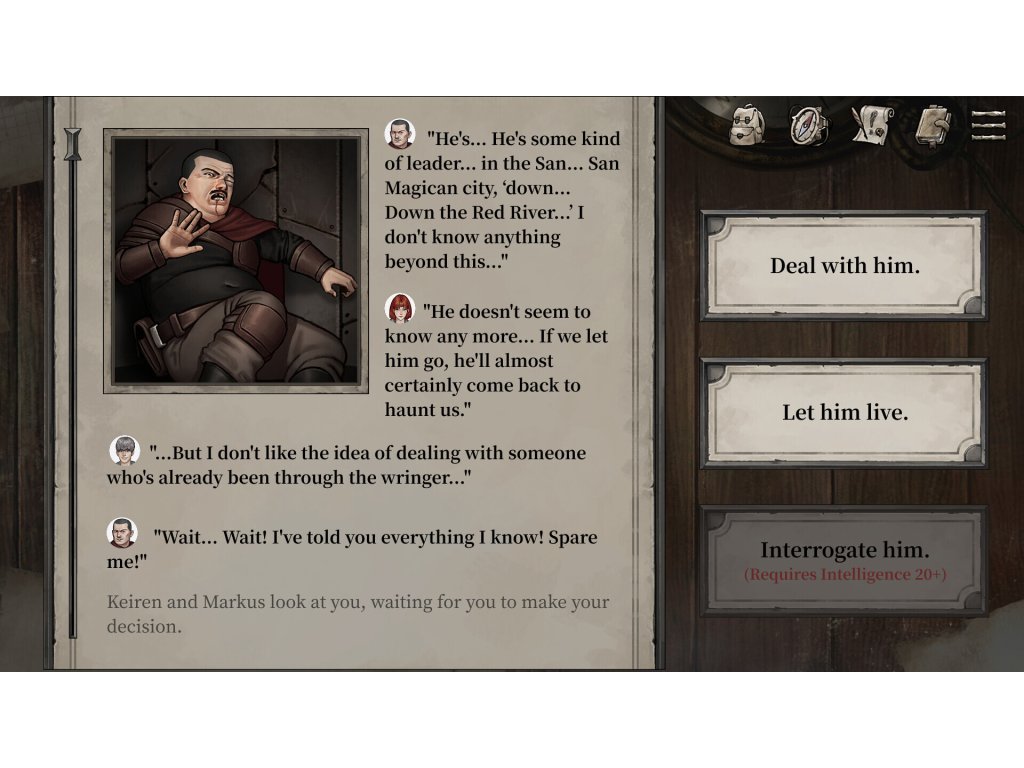Select "Let him live." choice
The height and width of the screenshot is (768, 1024).
[x=844, y=412]
